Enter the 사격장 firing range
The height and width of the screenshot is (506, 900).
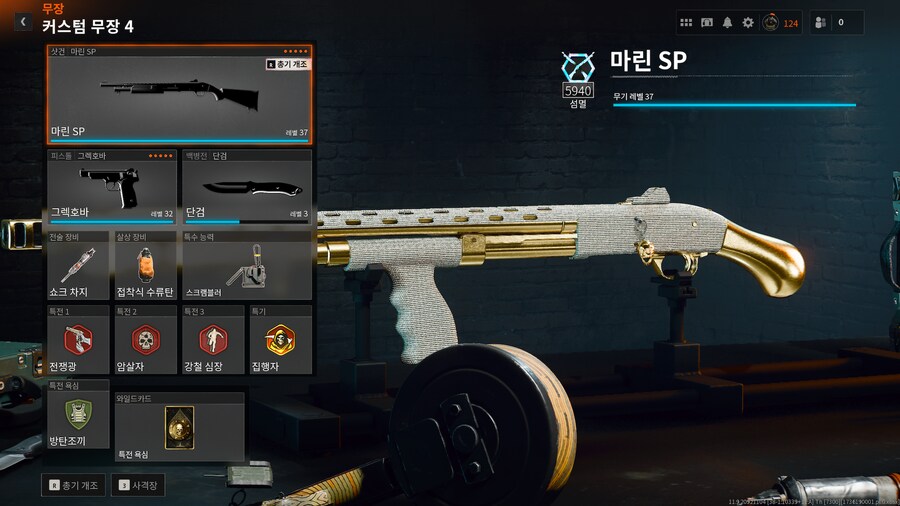tap(138, 485)
